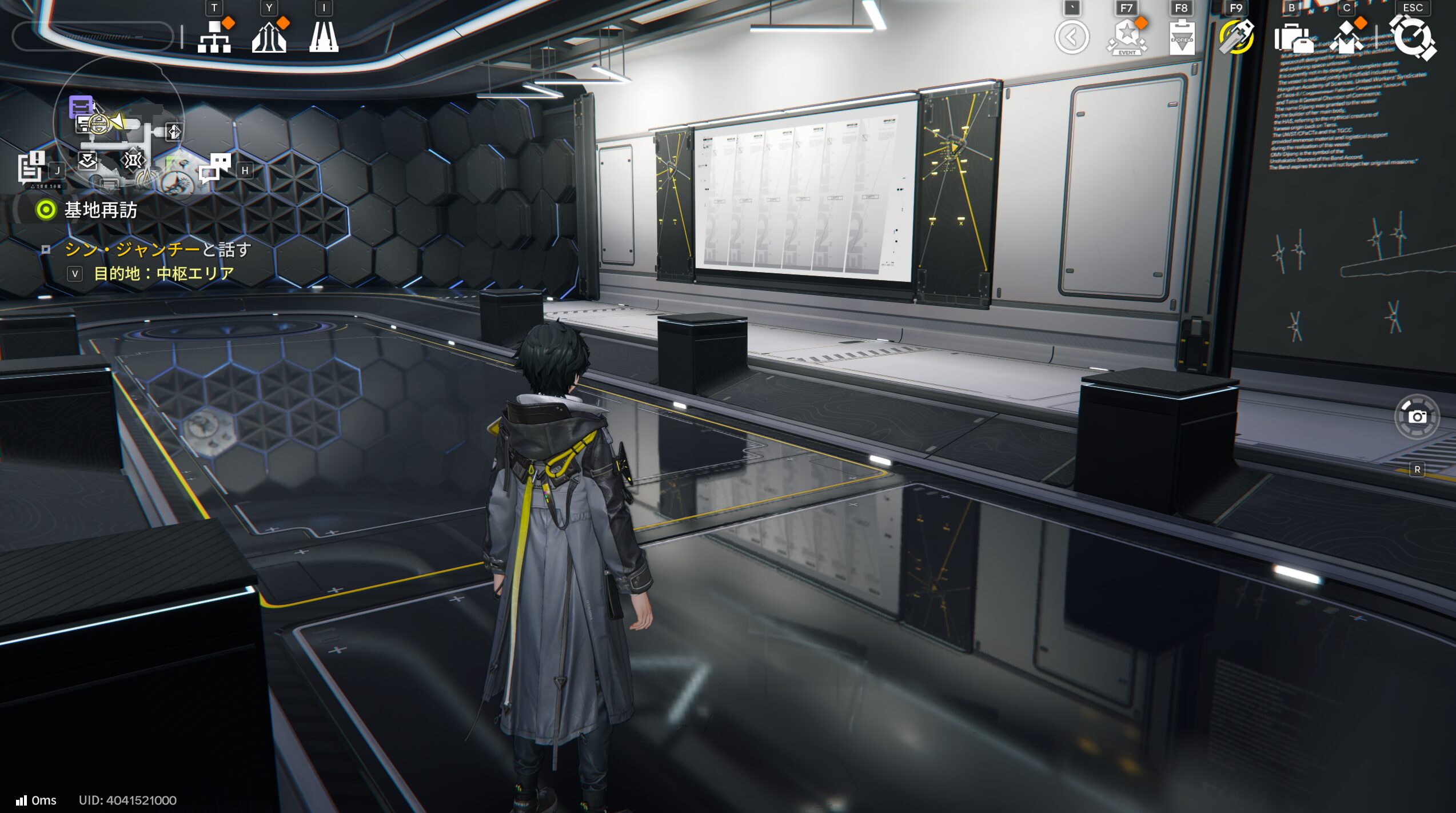Click the 目的地:中枢エリア objective line
The width and height of the screenshot is (1456, 813).
pyautogui.click(x=163, y=274)
